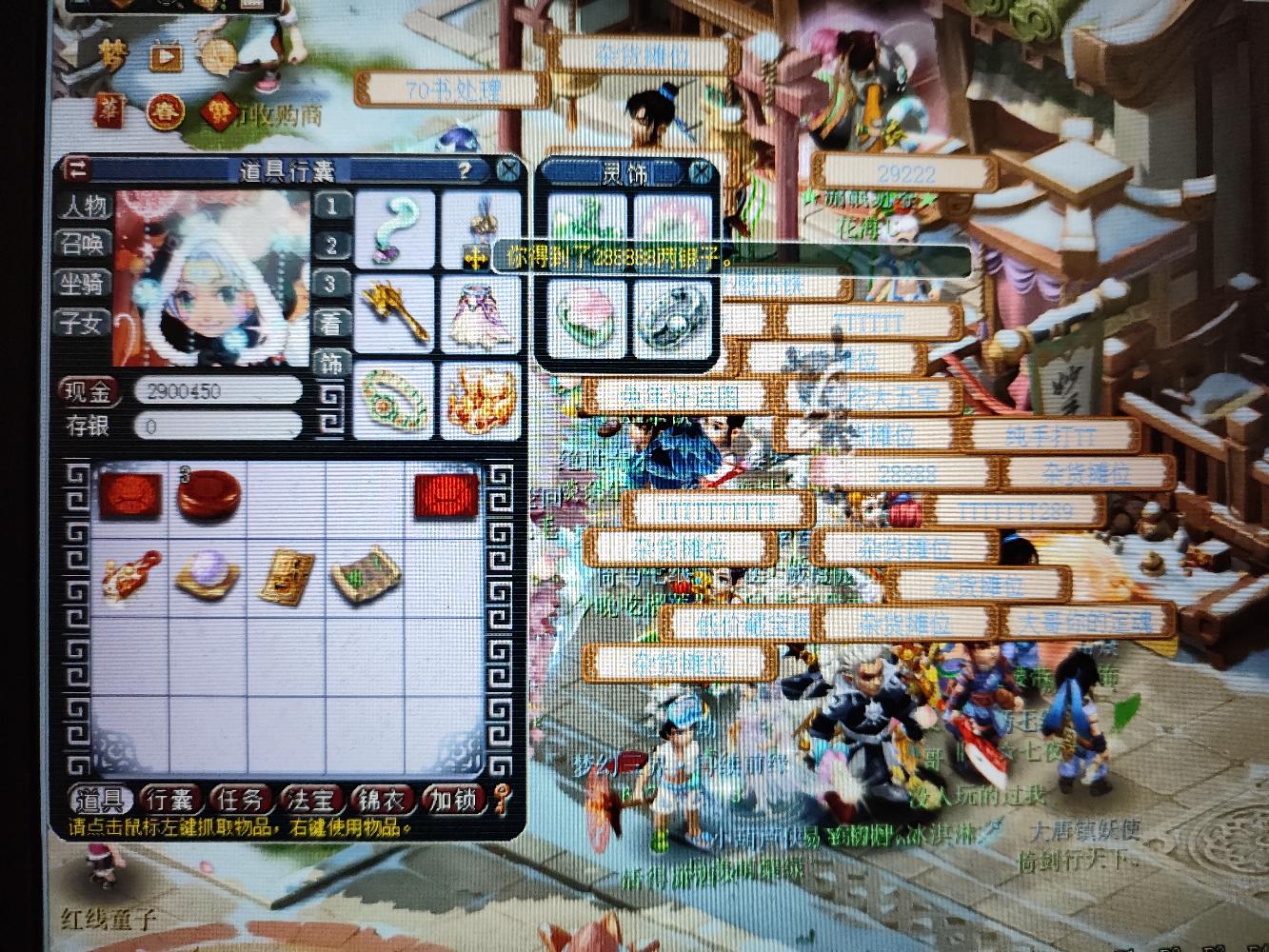Close the 道具行囊 inventory window
Screen dimensions: 1269x952
tap(509, 170)
